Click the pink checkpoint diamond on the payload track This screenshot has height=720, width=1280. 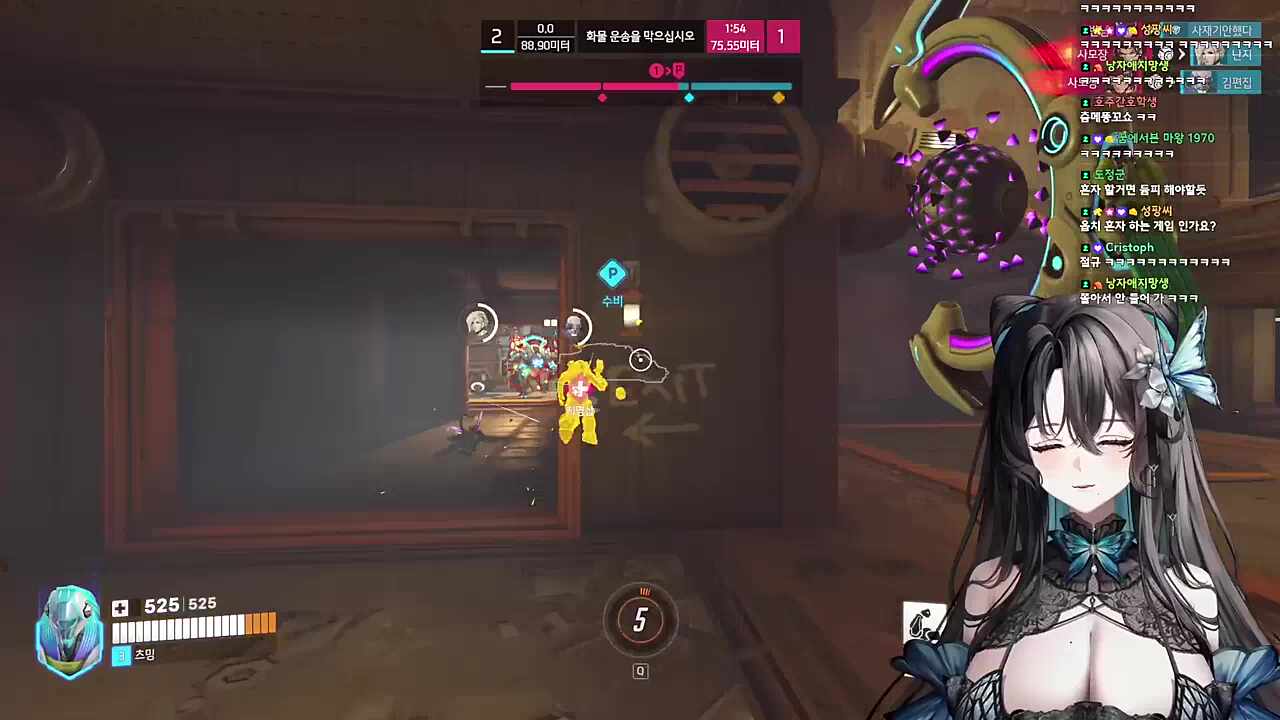tap(602, 97)
